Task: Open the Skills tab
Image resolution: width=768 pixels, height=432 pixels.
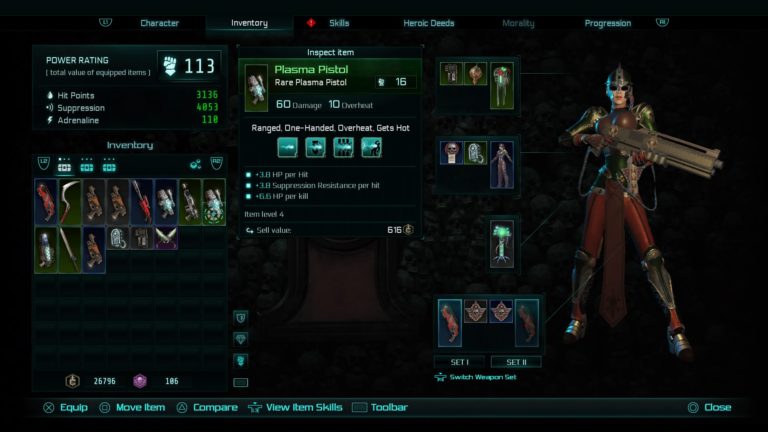Action: click(x=339, y=23)
